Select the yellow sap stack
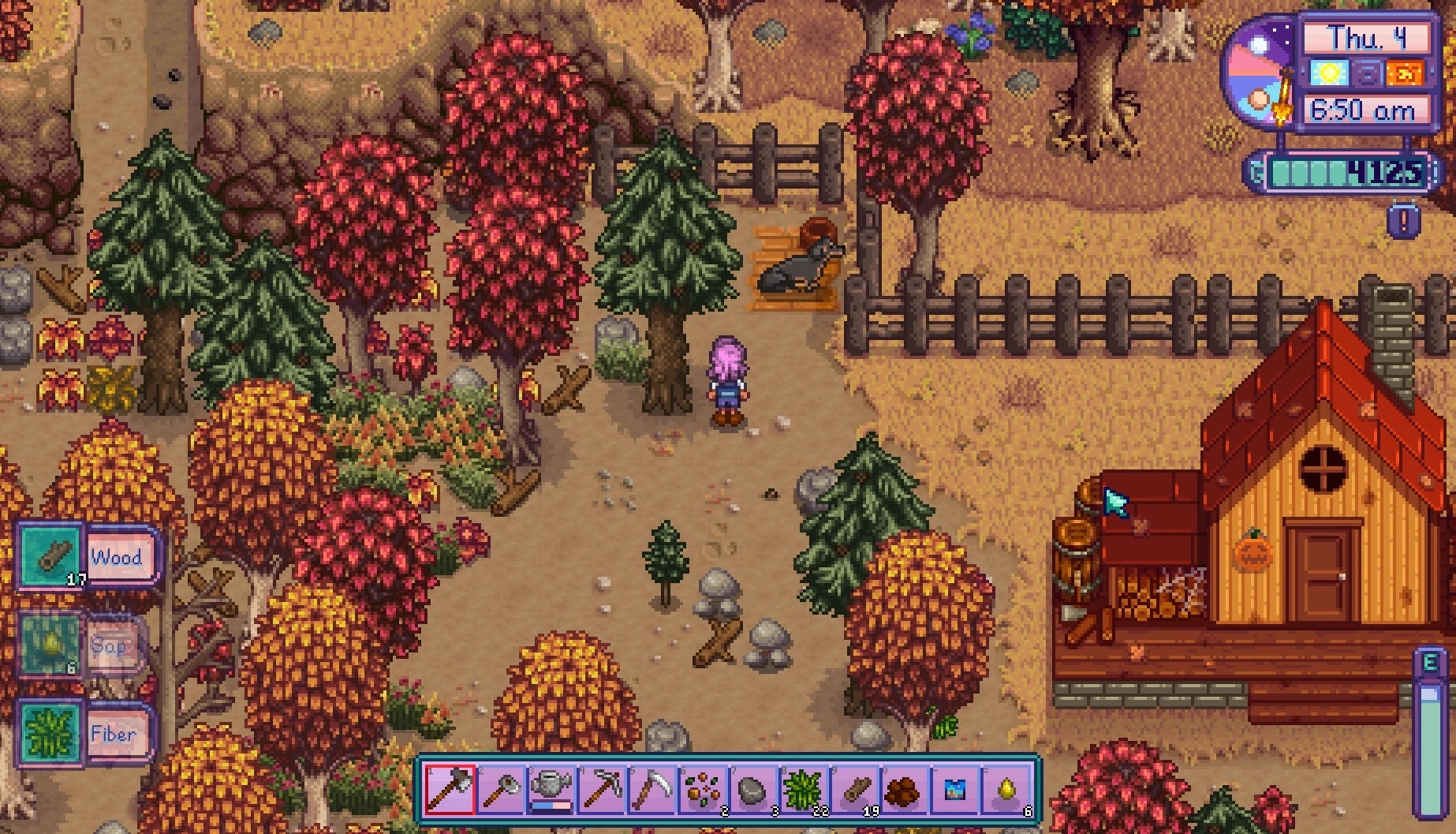The image size is (1456, 834). (1006, 790)
